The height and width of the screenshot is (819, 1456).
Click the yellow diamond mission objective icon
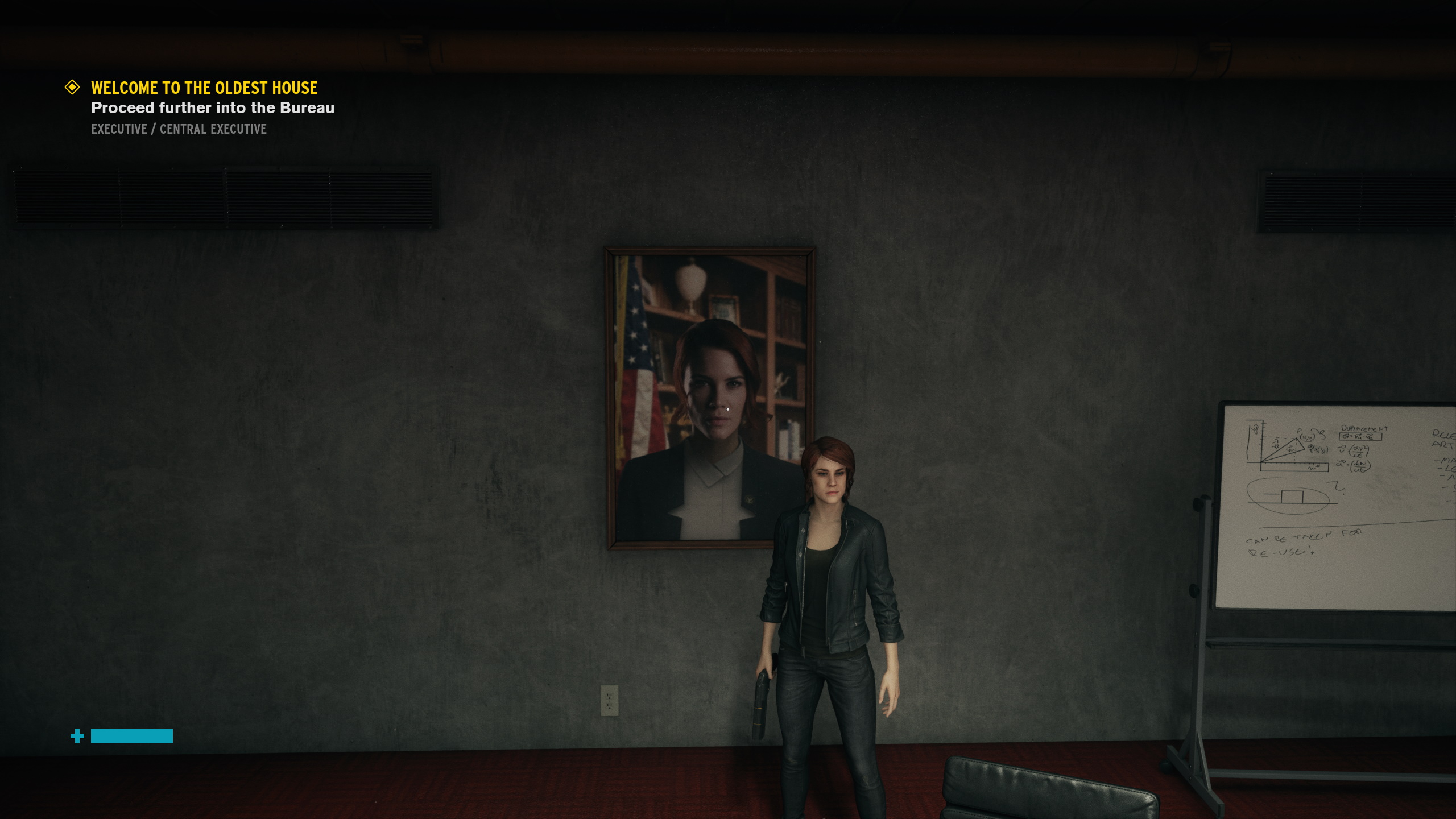(x=72, y=88)
